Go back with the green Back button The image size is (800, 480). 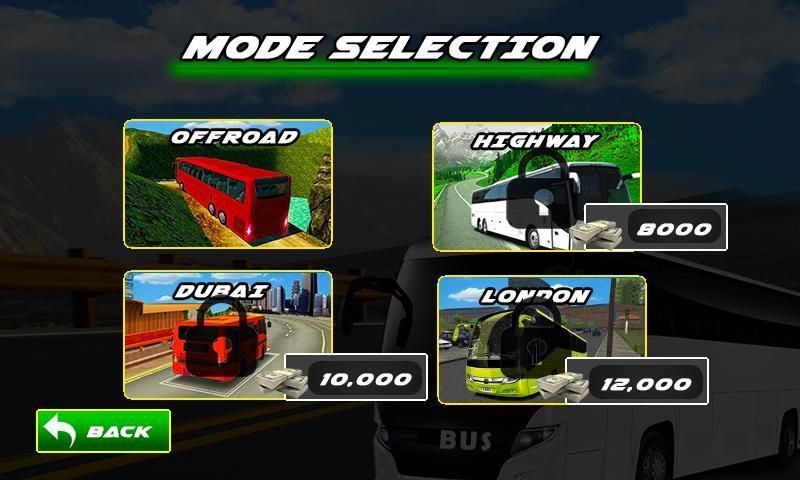coord(104,431)
